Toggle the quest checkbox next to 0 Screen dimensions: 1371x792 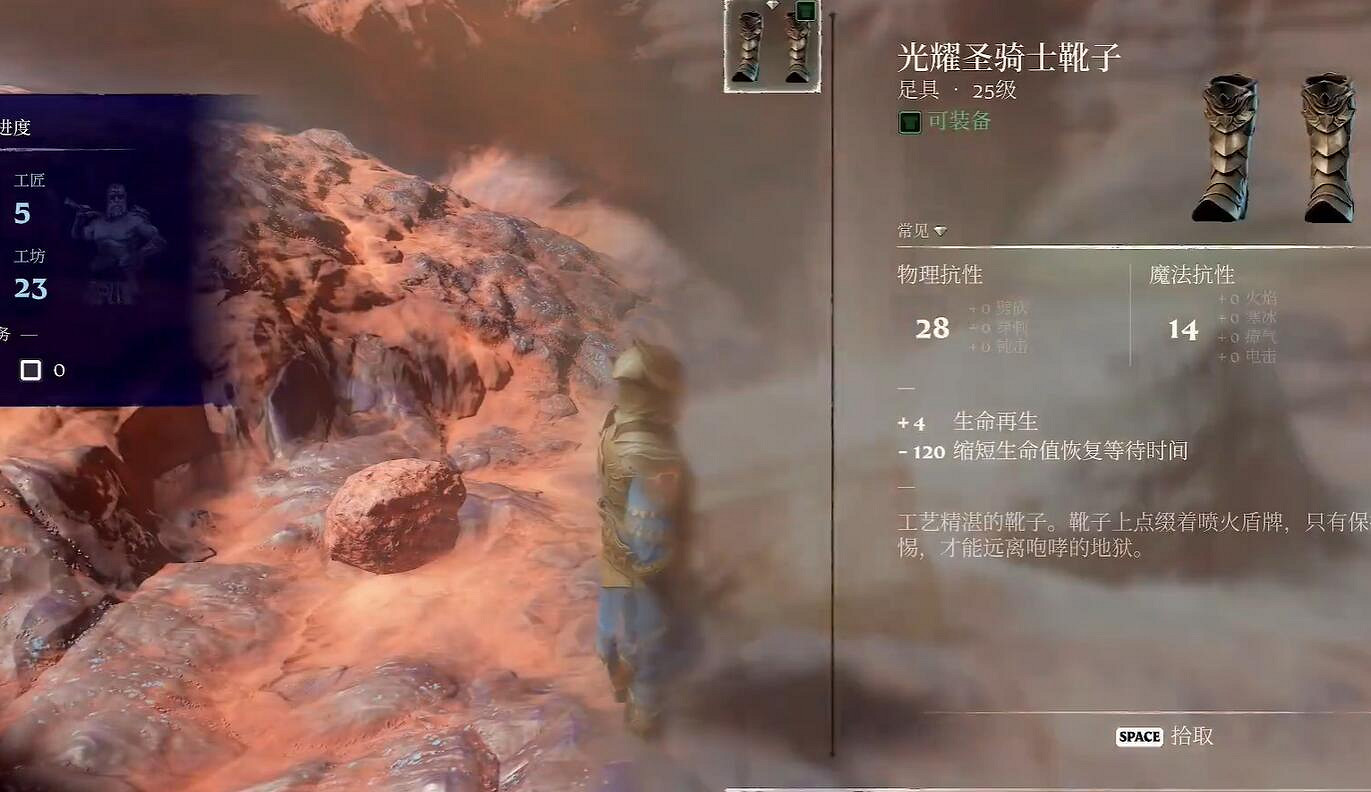30,370
